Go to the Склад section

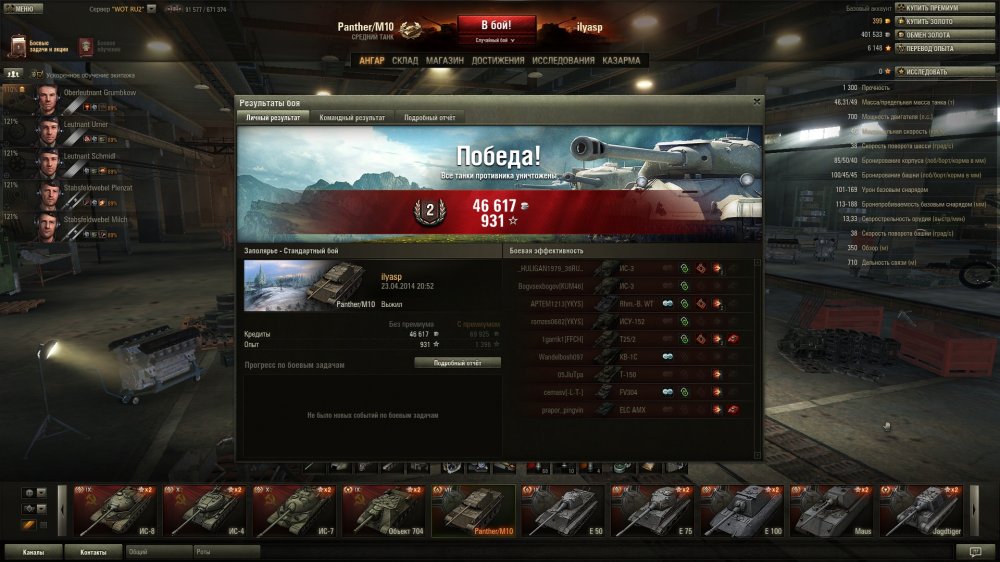405,60
